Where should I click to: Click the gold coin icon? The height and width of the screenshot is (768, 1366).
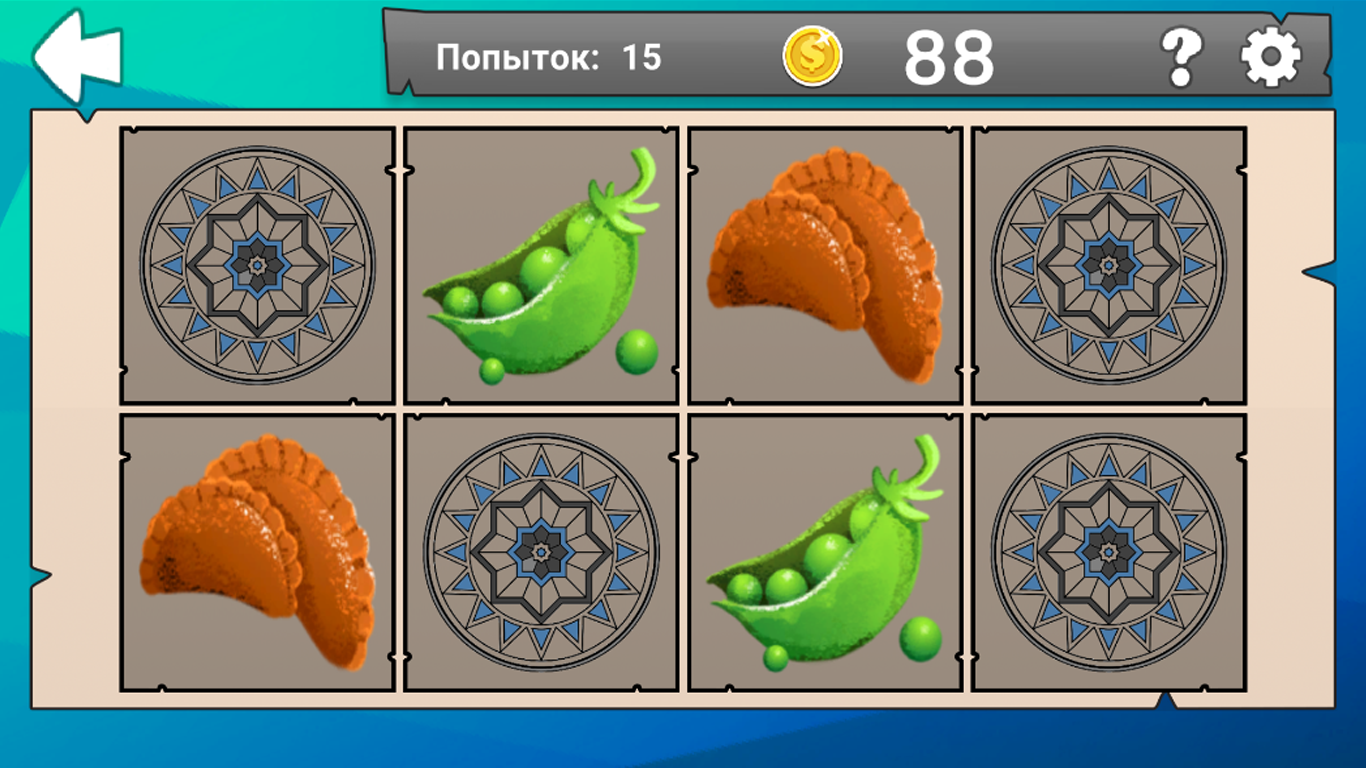coord(812,57)
